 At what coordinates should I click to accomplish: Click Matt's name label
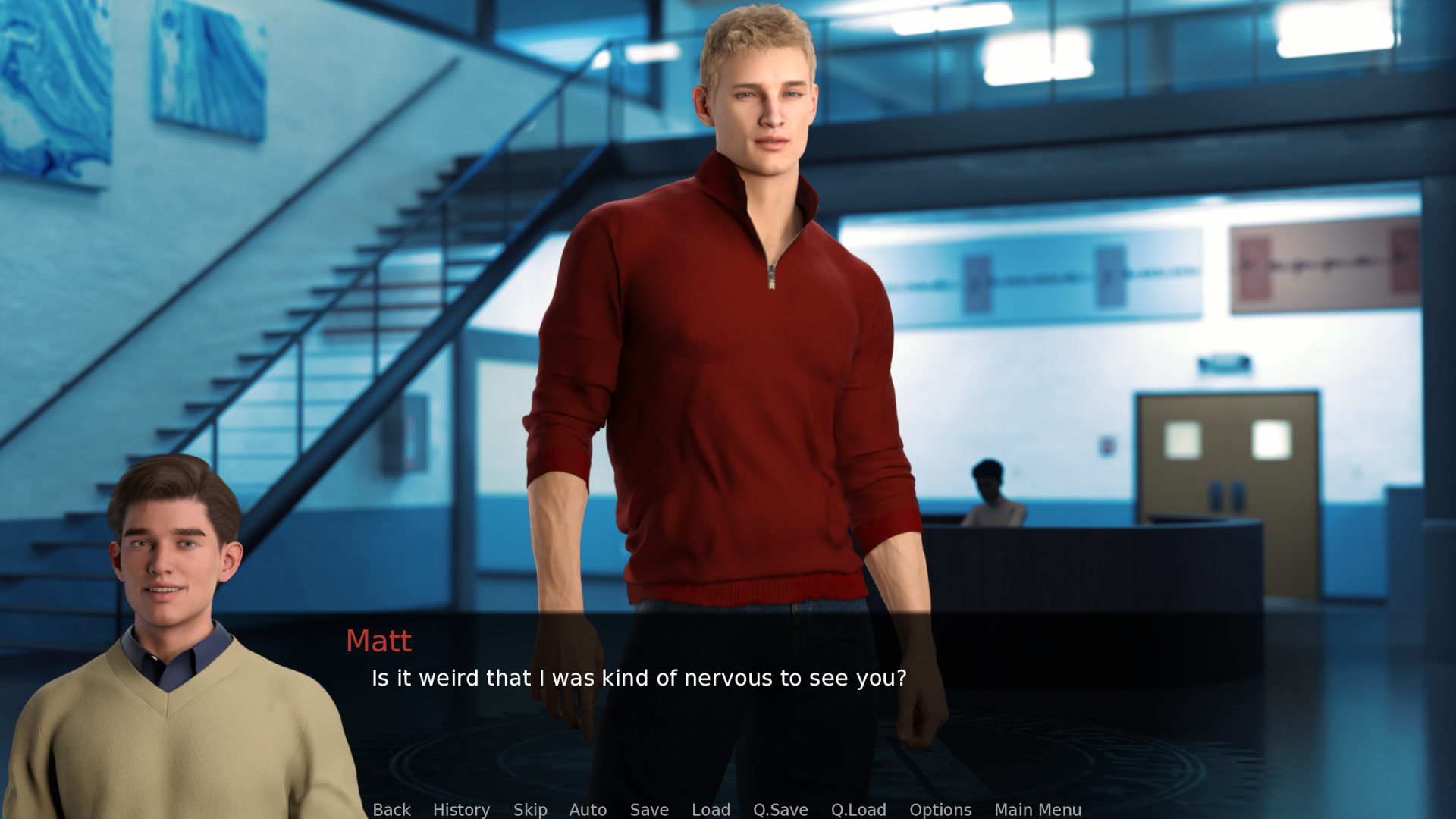379,641
